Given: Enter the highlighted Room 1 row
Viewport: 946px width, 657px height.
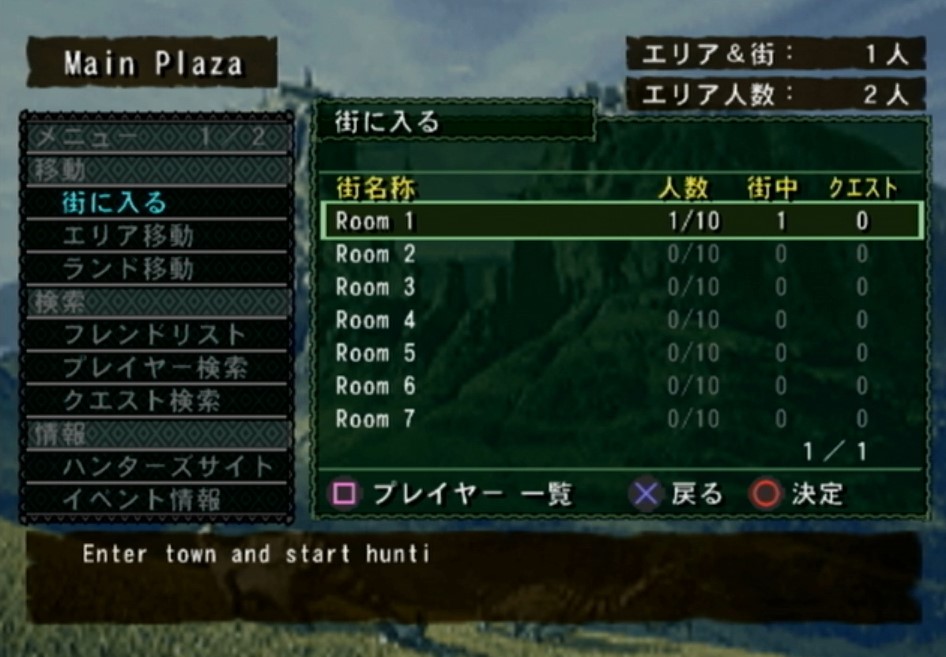Looking at the screenshot, I should (x=620, y=221).
